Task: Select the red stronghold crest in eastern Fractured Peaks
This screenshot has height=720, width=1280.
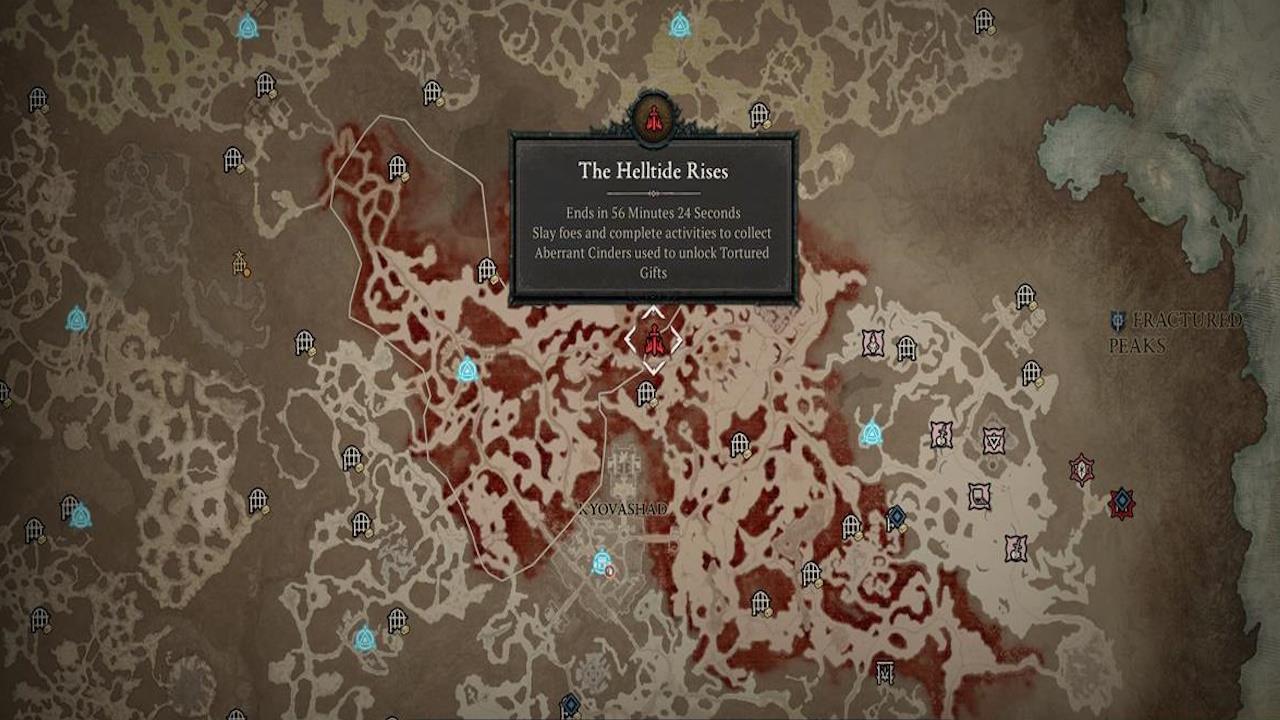Action: [x=1080, y=470]
